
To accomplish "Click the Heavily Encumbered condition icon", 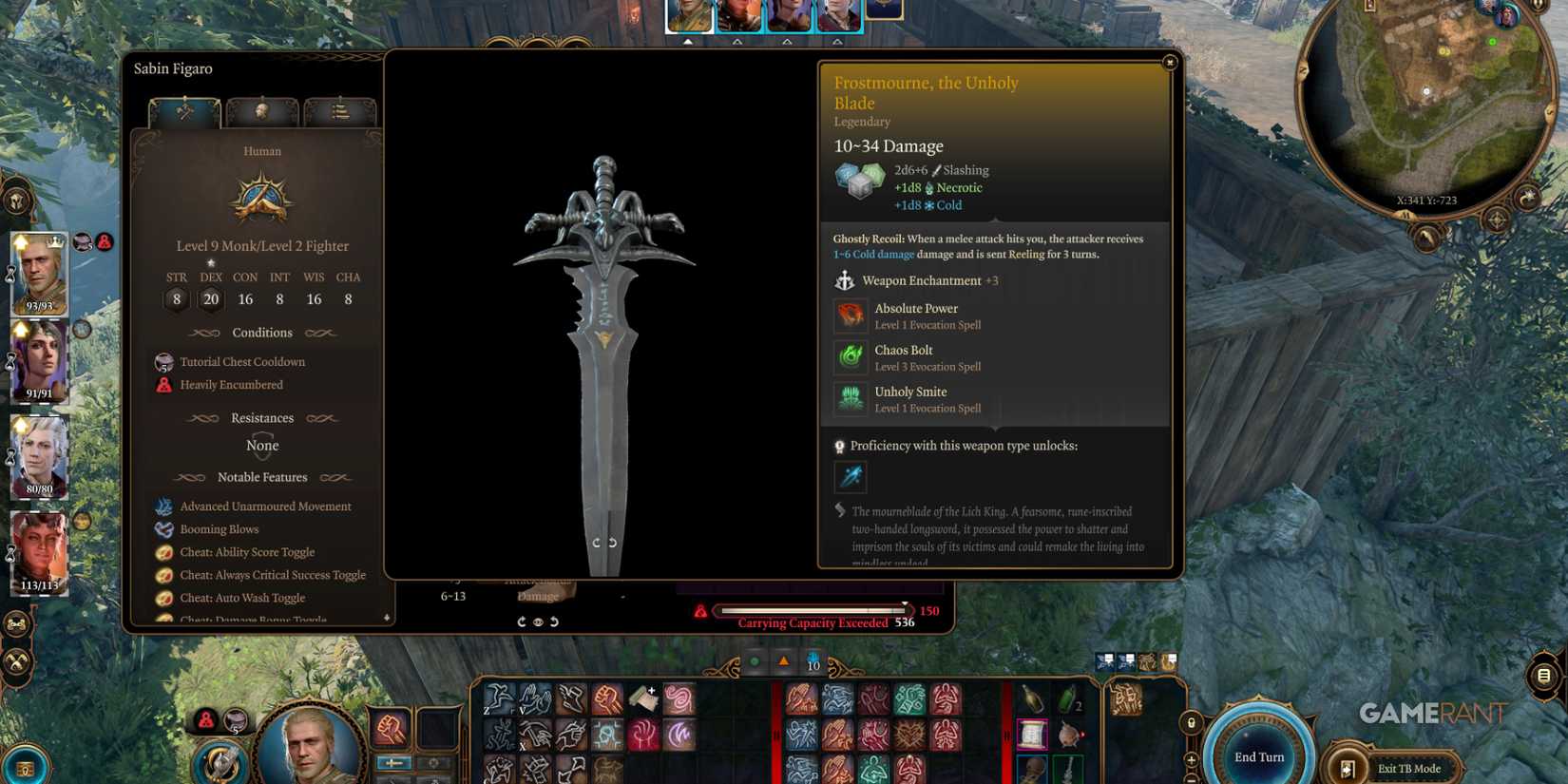I will coord(163,385).
